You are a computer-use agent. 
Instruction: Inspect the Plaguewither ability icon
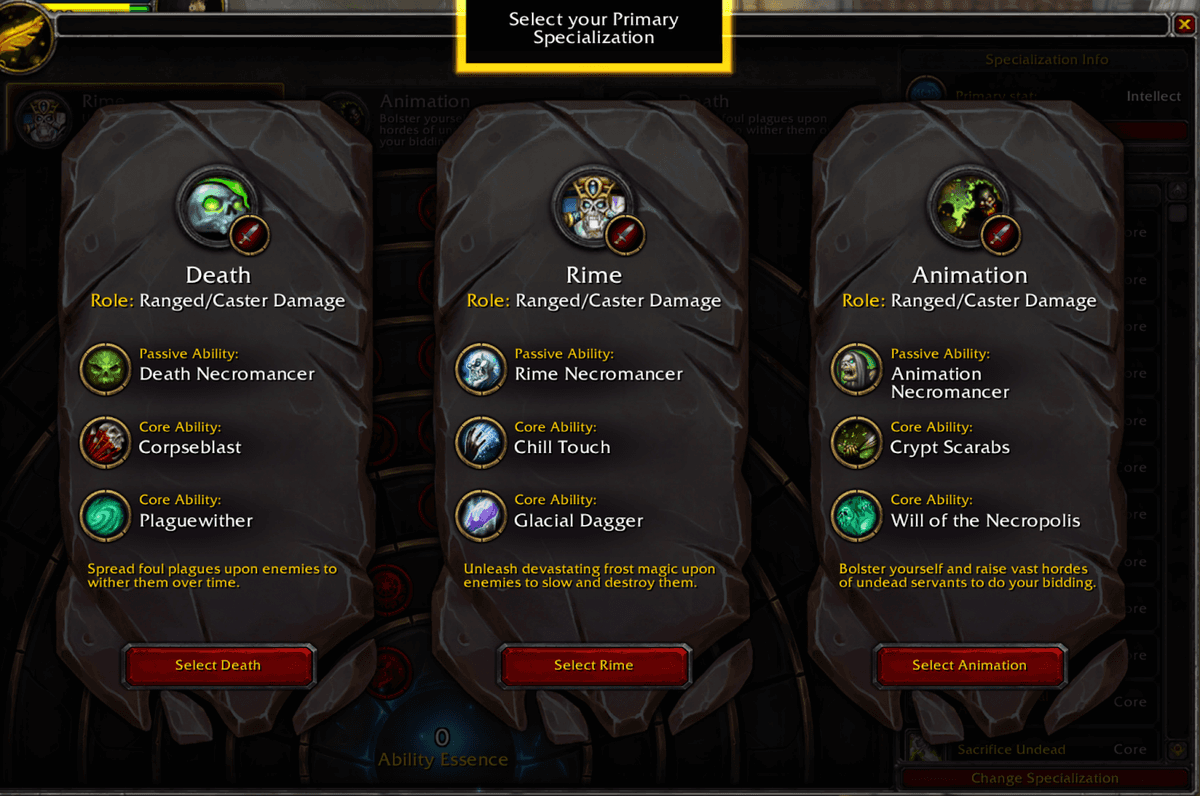tap(105, 514)
